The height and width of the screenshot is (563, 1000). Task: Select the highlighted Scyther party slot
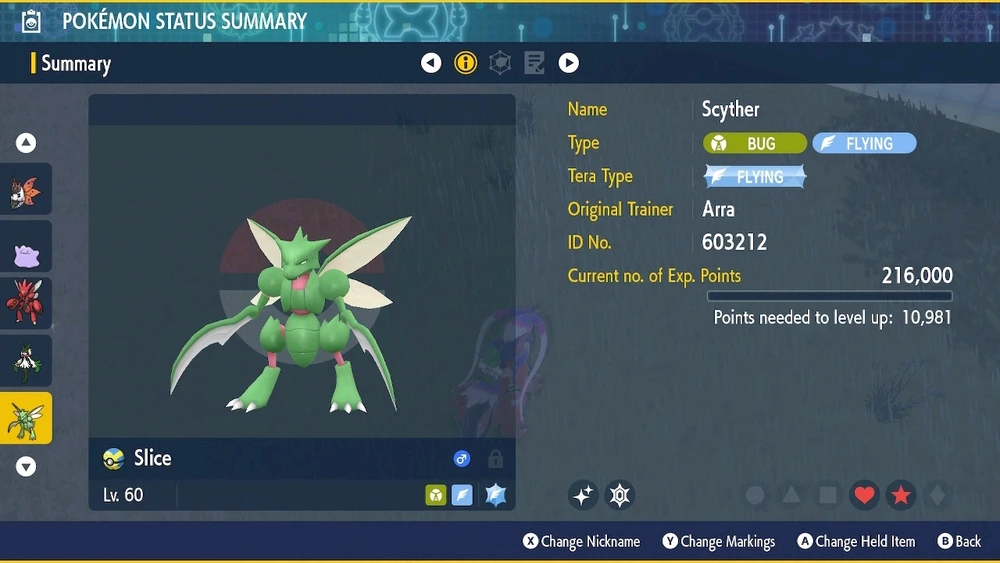[x=26, y=418]
